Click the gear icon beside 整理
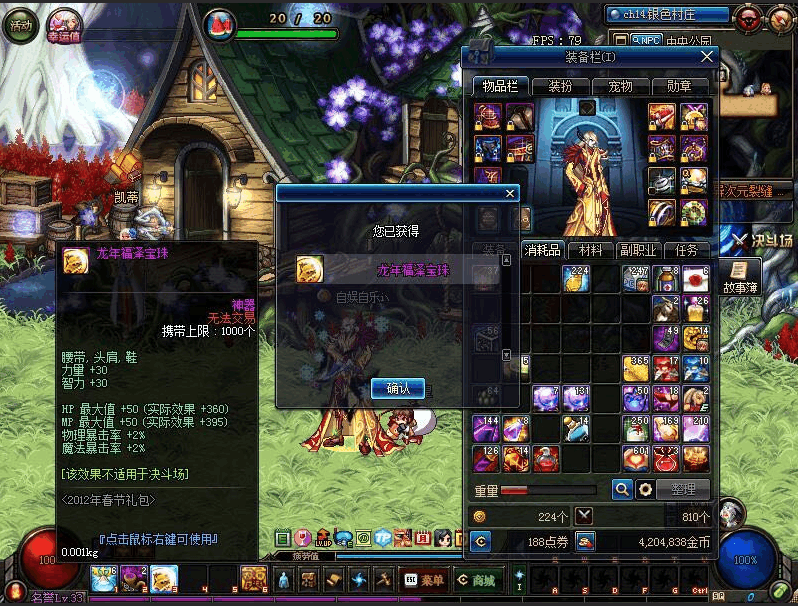 coord(646,489)
